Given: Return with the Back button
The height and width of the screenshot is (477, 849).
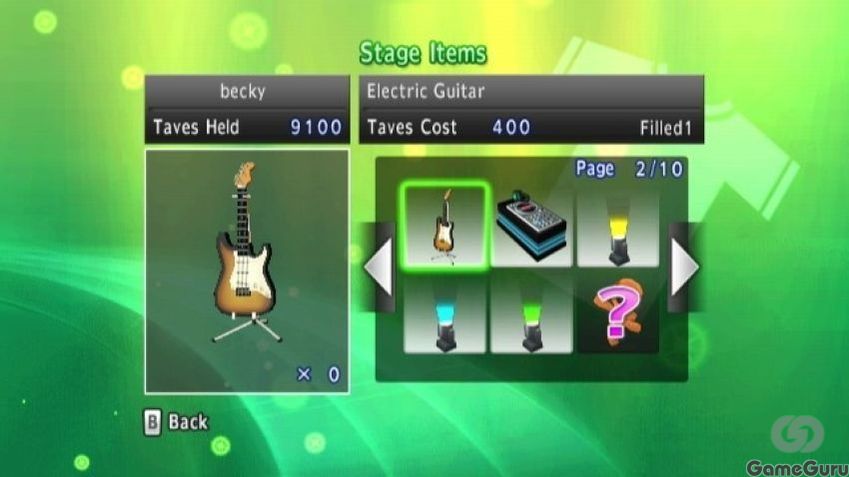Looking at the screenshot, I should point(177,422).
